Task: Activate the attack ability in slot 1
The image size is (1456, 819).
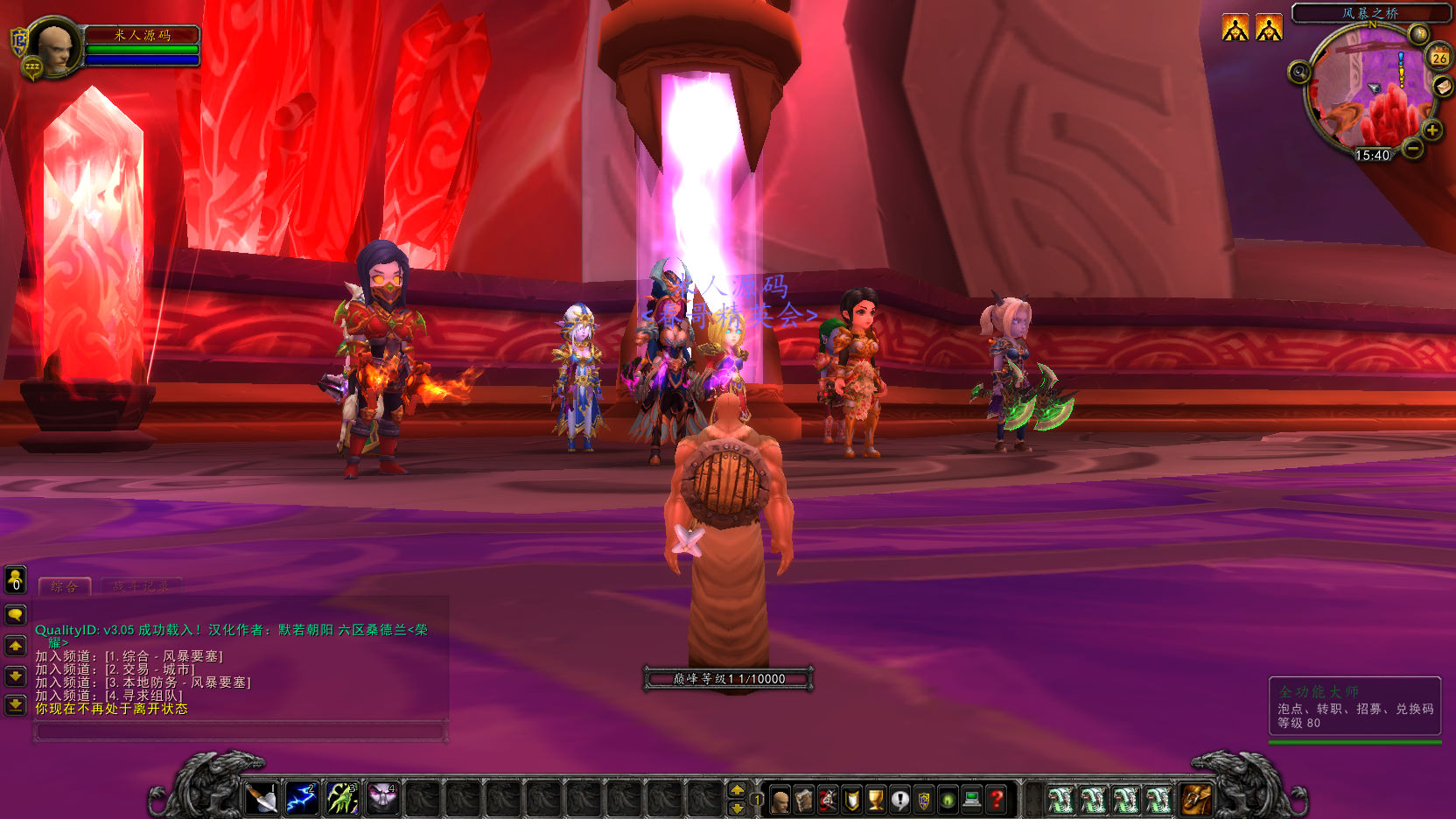Action: [x=262, y=798]
